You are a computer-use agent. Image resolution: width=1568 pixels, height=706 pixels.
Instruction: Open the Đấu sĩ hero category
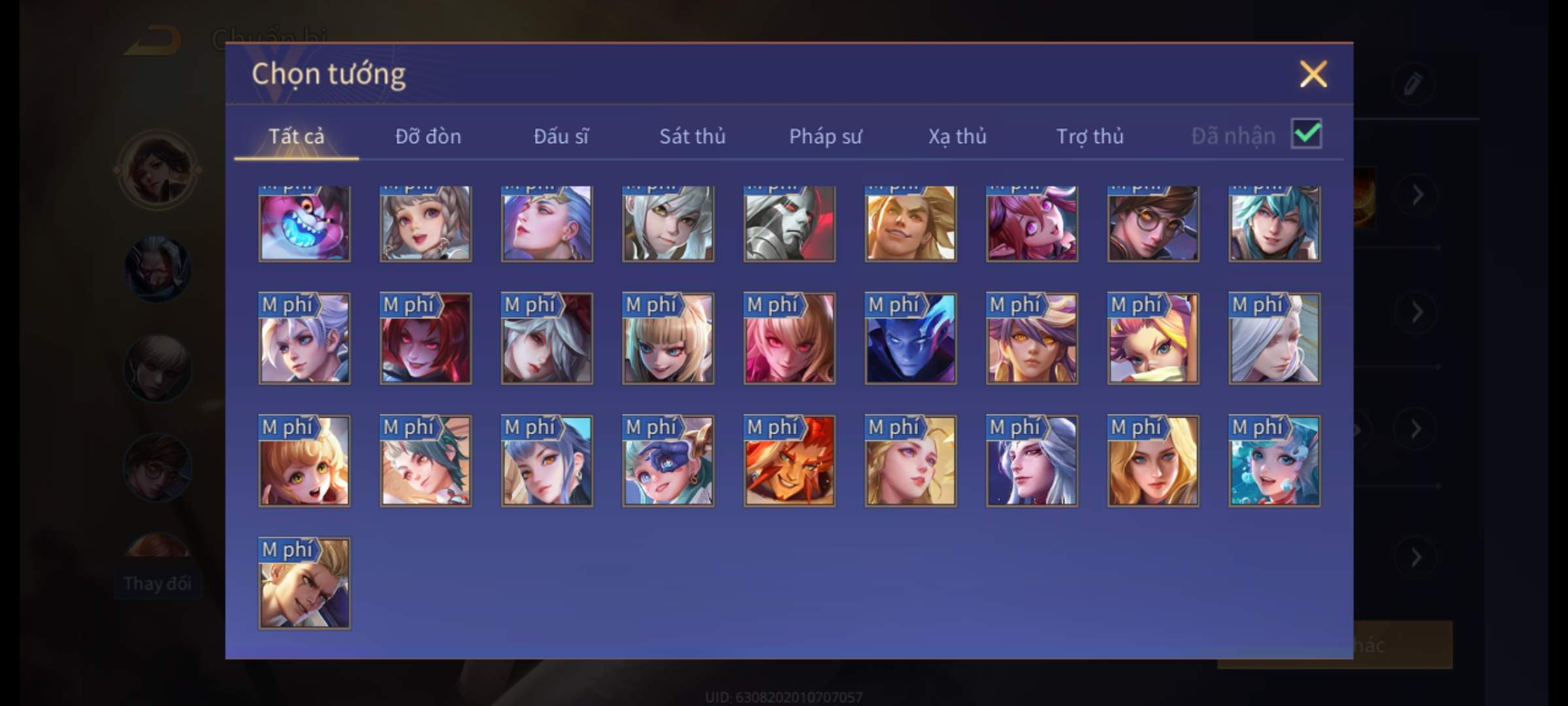[561, 136]
